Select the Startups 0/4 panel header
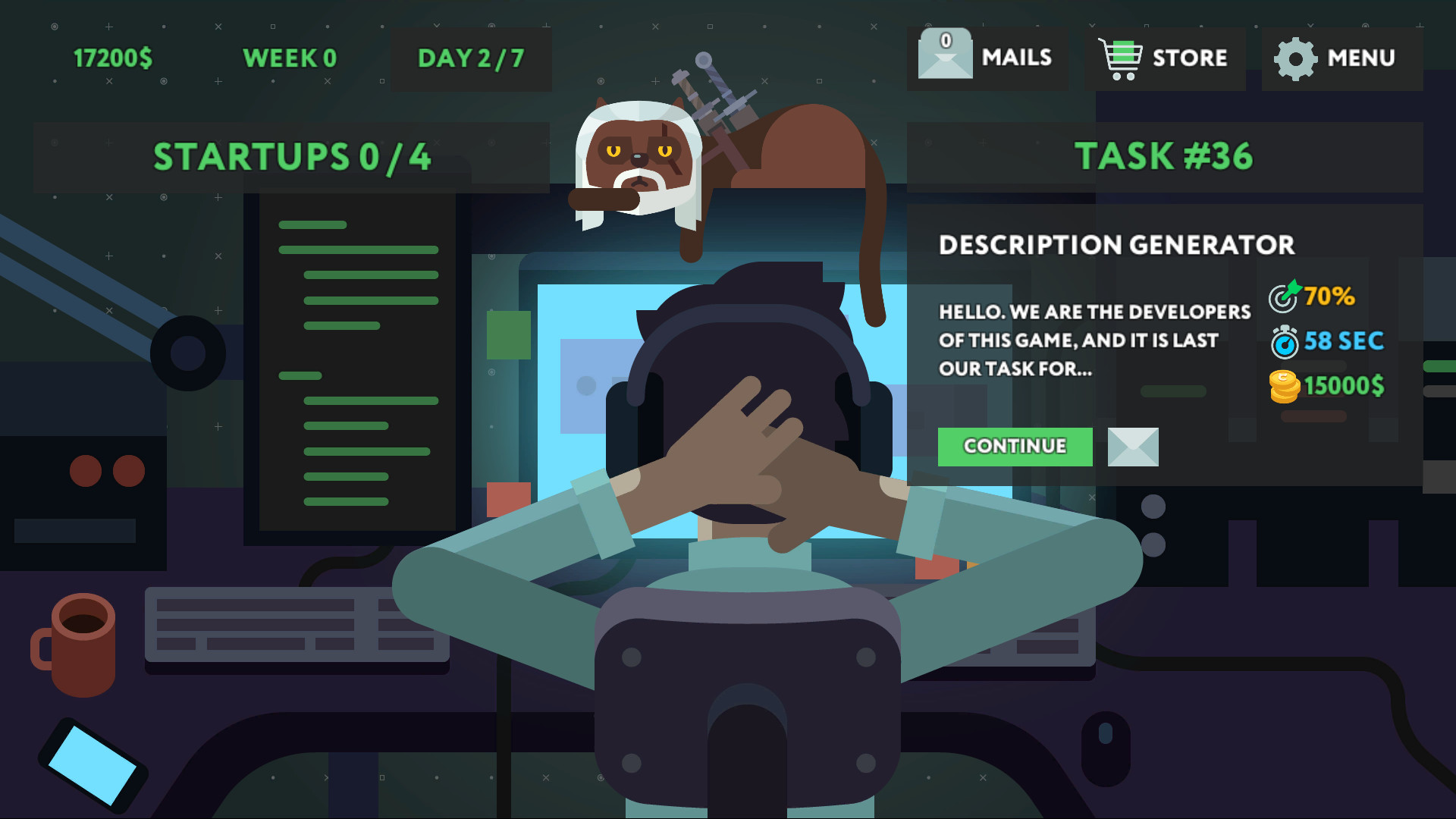The width and height of the screenshot is (1456, 819). pos(292,157)
